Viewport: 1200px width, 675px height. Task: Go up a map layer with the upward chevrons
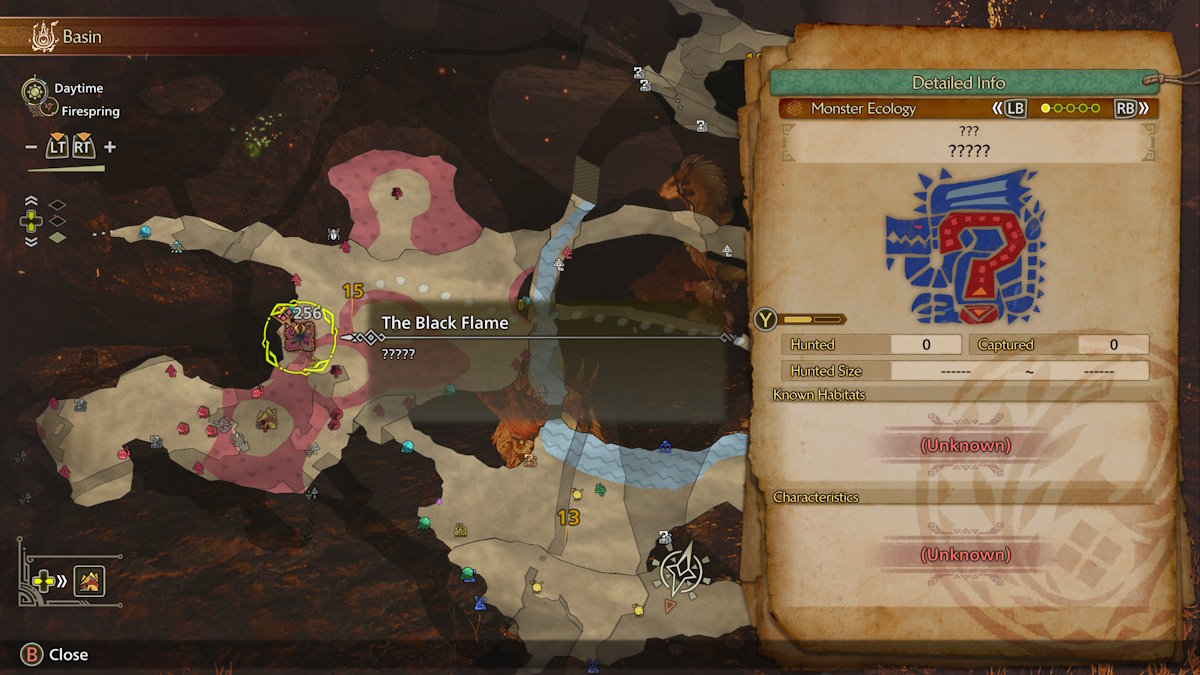click(x=30, y=203)
